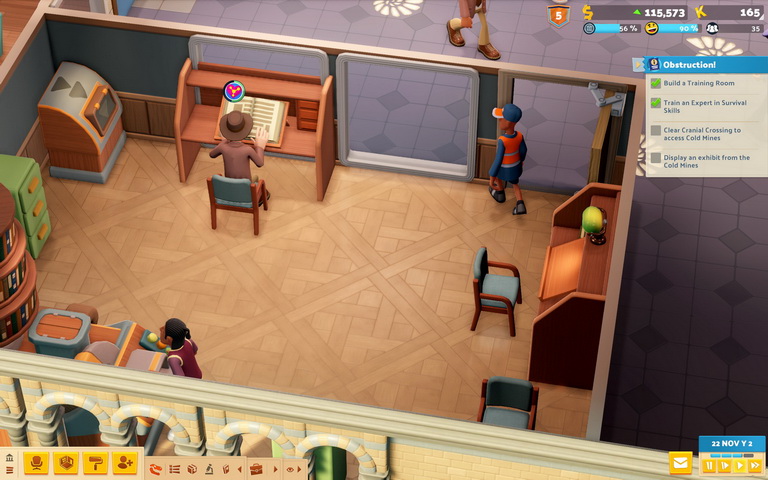Open the mail inbox envelope button
The image size is (768, 480).
681,463
